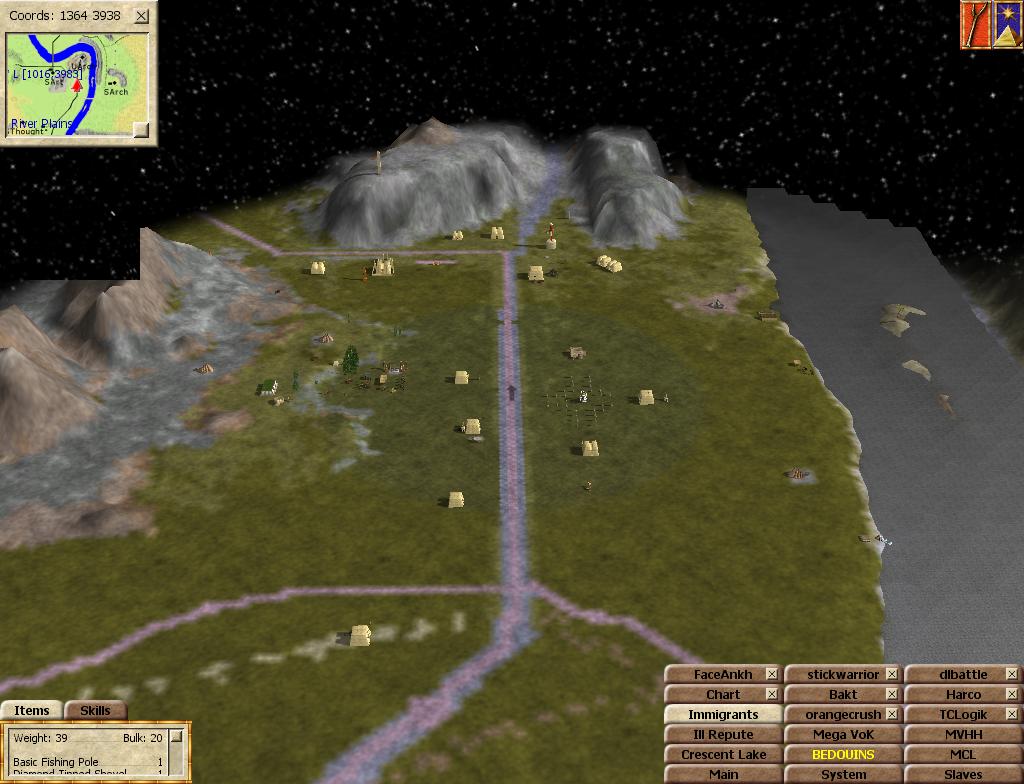This screenshot has height=784, width=1024.
Task: Open the System messages tab
Action: (843, 774)
